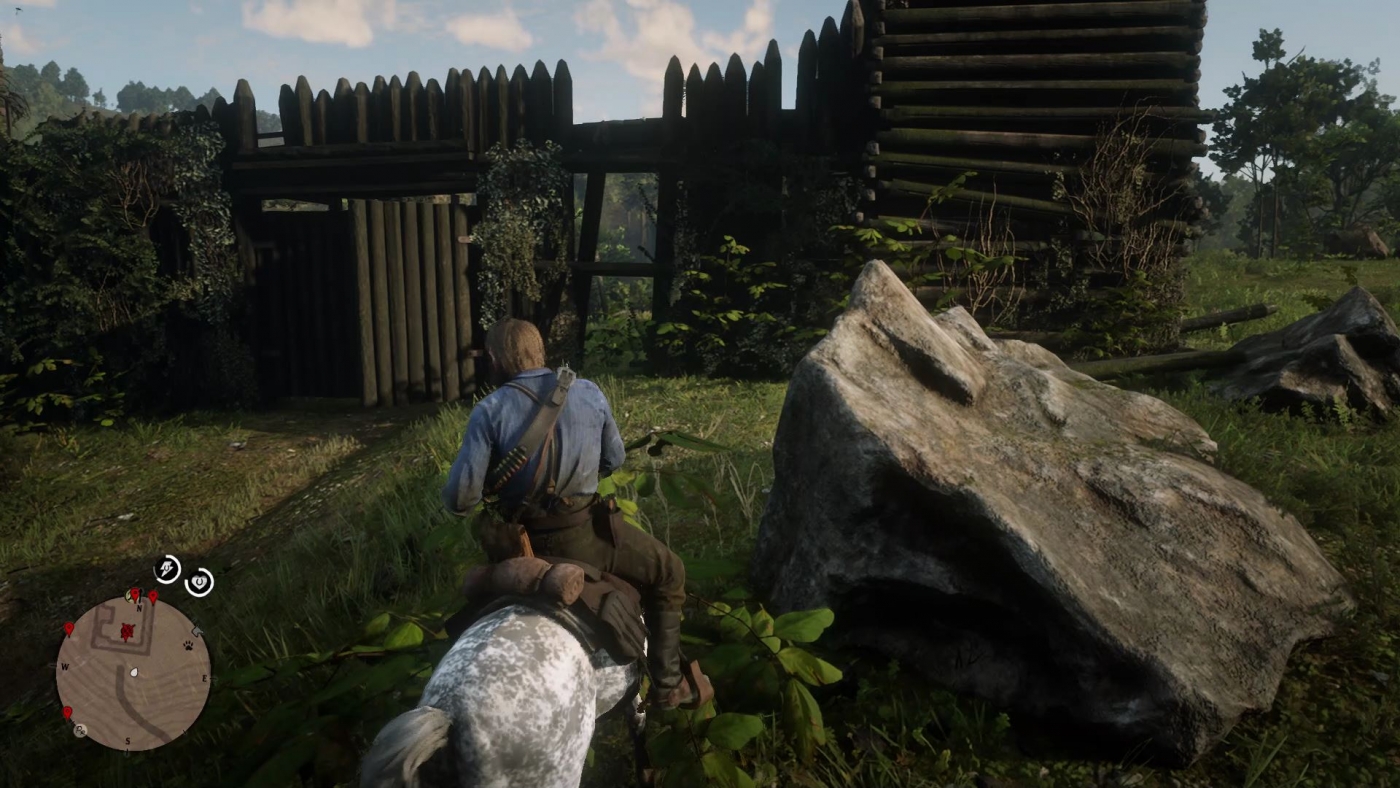Viewport: 1400px width, 788px height.
Task: Click the yellow marker beside the north waypoint pin
Action: [128, 594]
